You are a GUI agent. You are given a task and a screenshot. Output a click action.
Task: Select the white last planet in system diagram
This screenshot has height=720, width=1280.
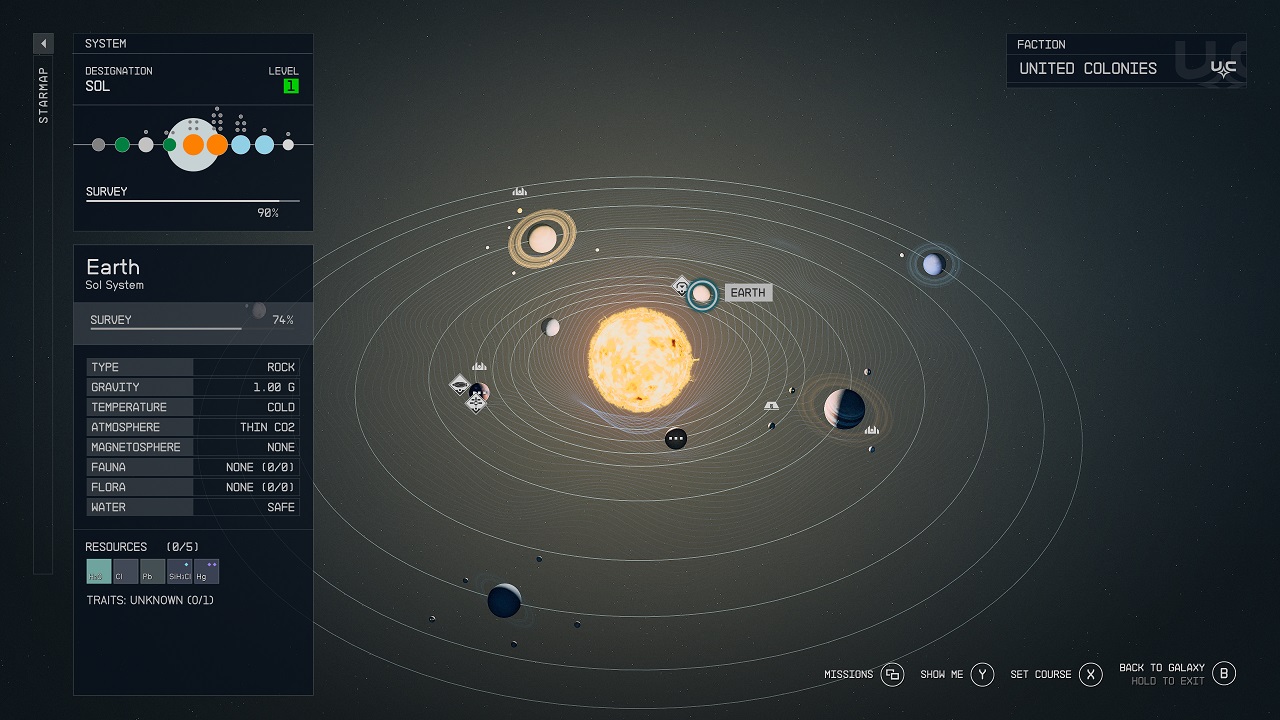288,145
